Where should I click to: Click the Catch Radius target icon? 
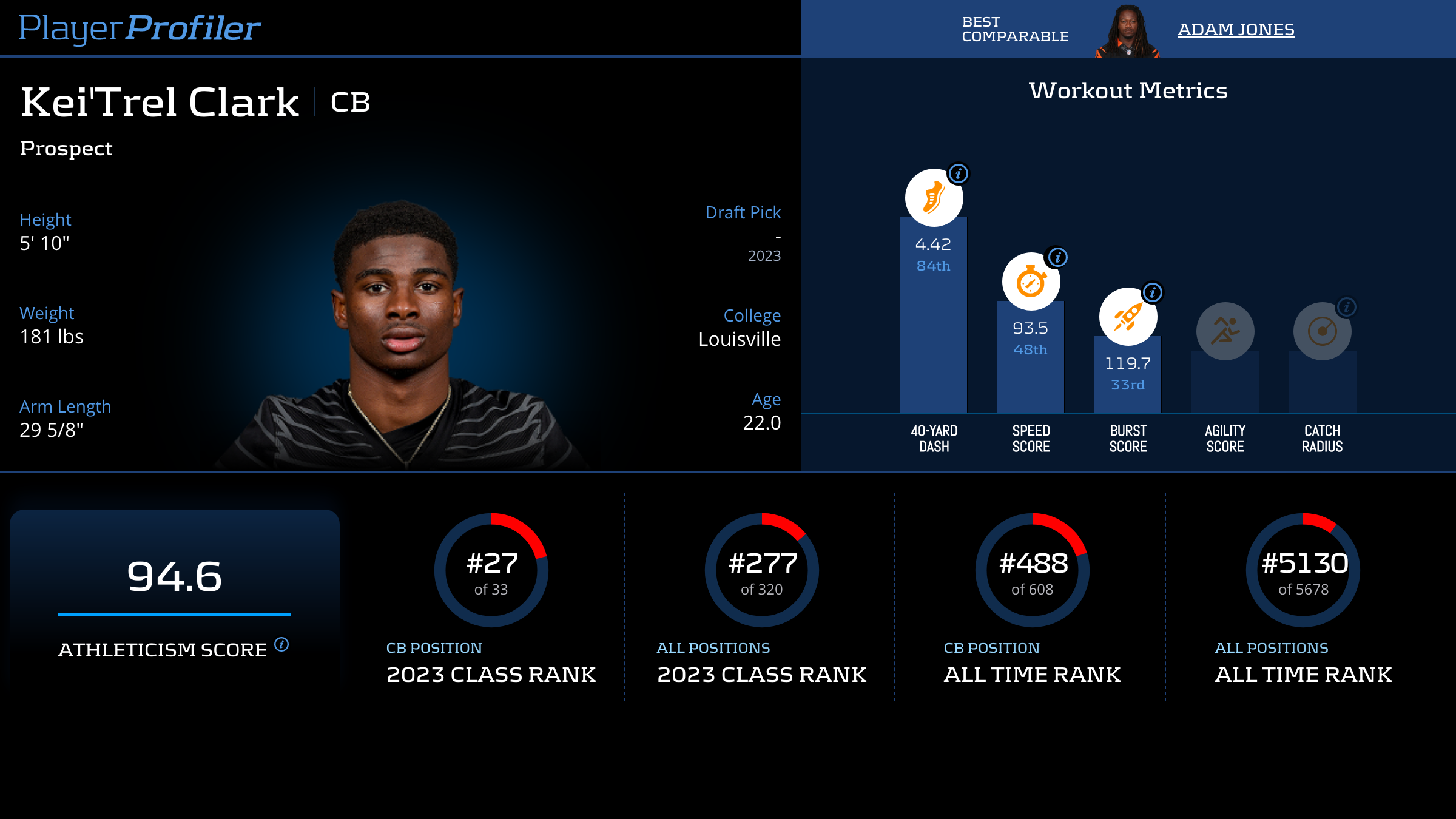pos(1322,331)
